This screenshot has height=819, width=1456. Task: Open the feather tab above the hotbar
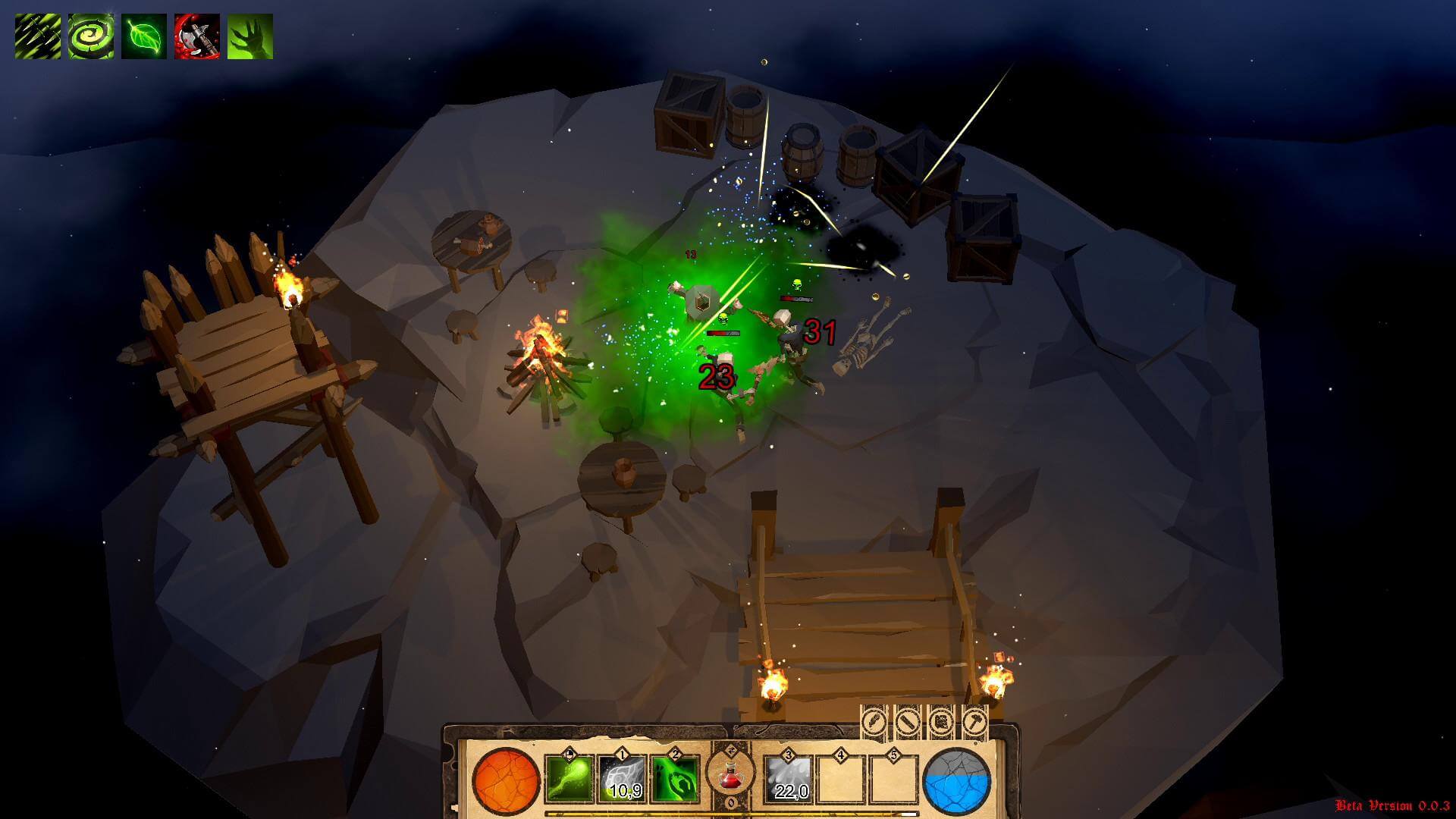pos(874,720)
